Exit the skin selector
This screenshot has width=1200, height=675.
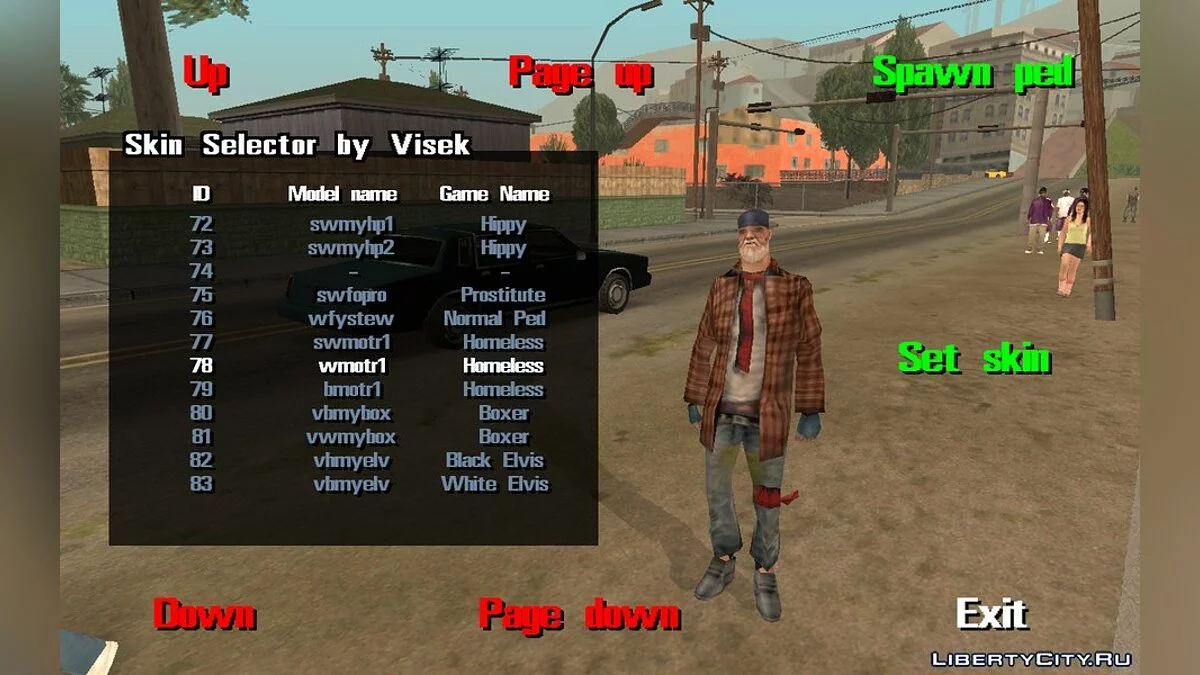[991, 613]
